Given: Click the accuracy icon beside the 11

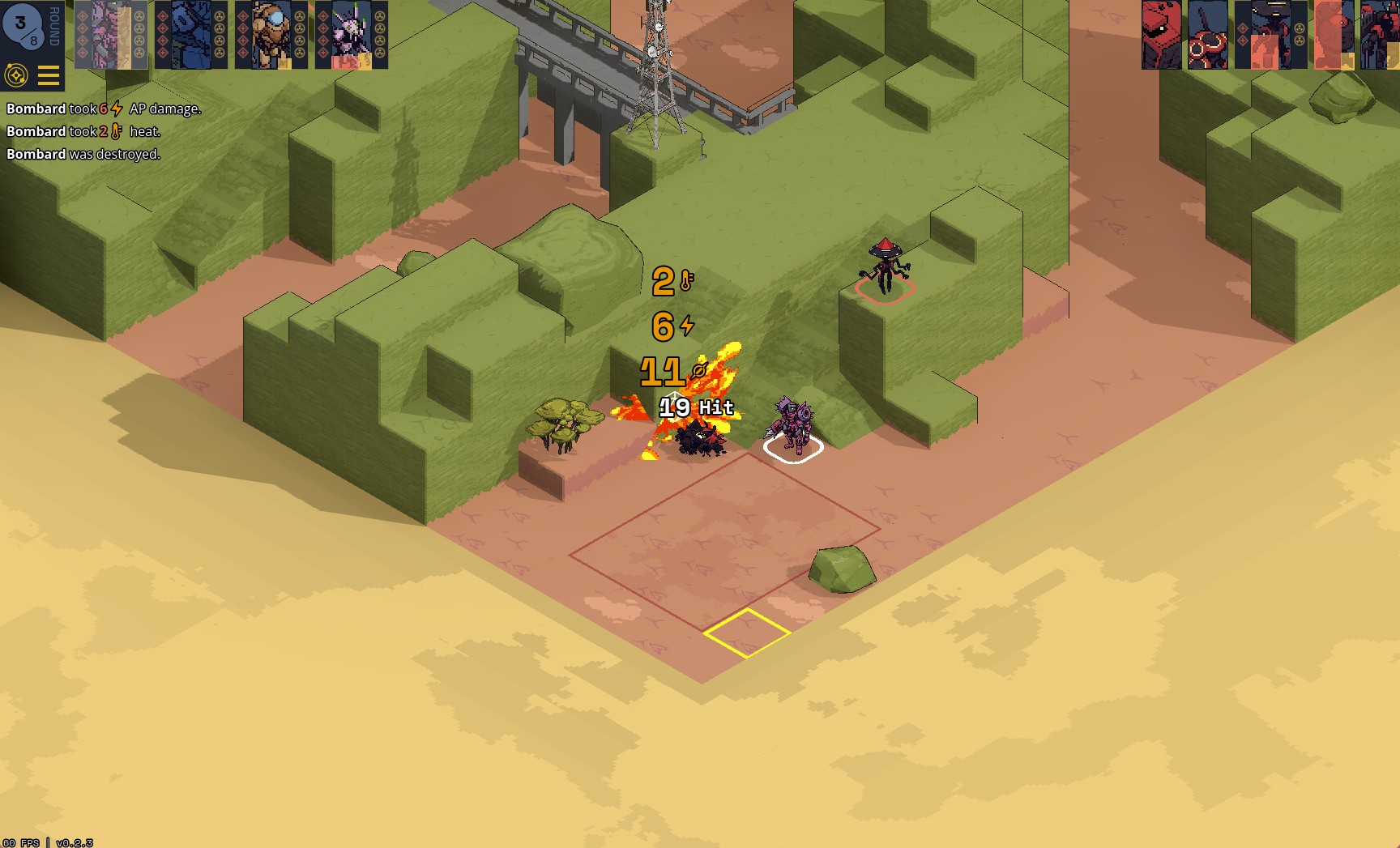Looking at the screenshot, I should point(697,369).
